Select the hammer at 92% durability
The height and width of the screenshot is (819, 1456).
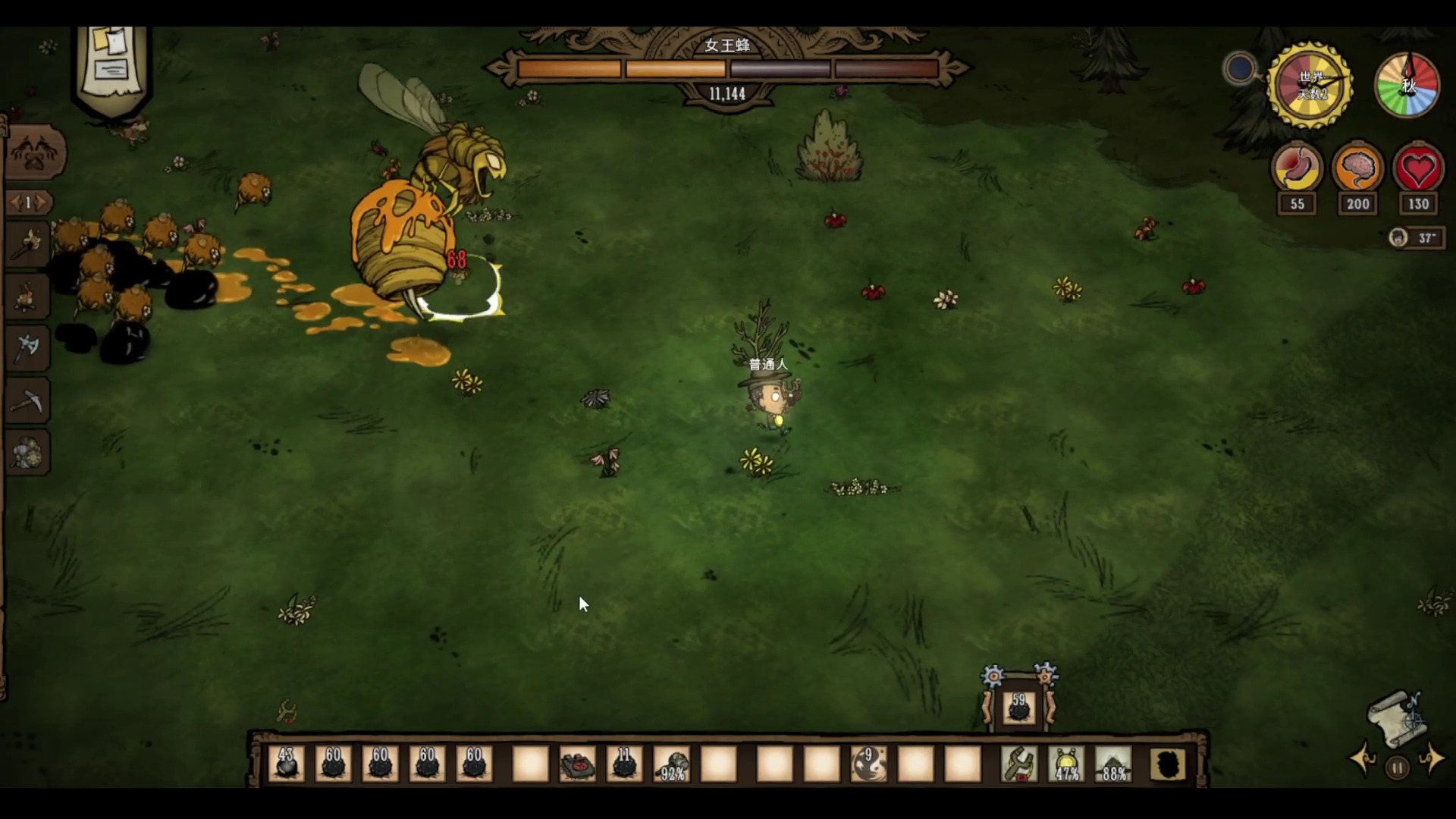(672, 764)
